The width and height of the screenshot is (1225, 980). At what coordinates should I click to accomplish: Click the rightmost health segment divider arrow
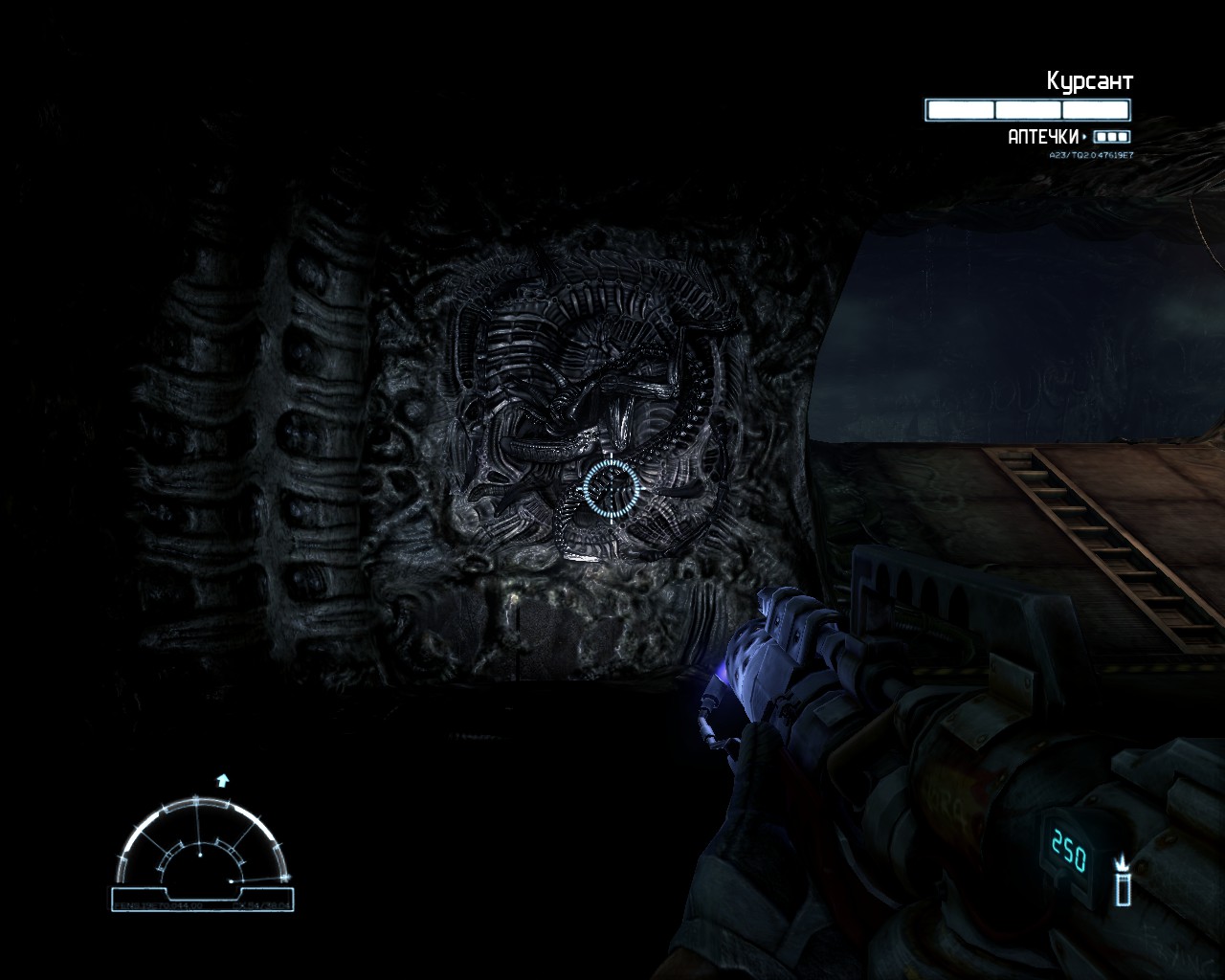coord(1062,109)
